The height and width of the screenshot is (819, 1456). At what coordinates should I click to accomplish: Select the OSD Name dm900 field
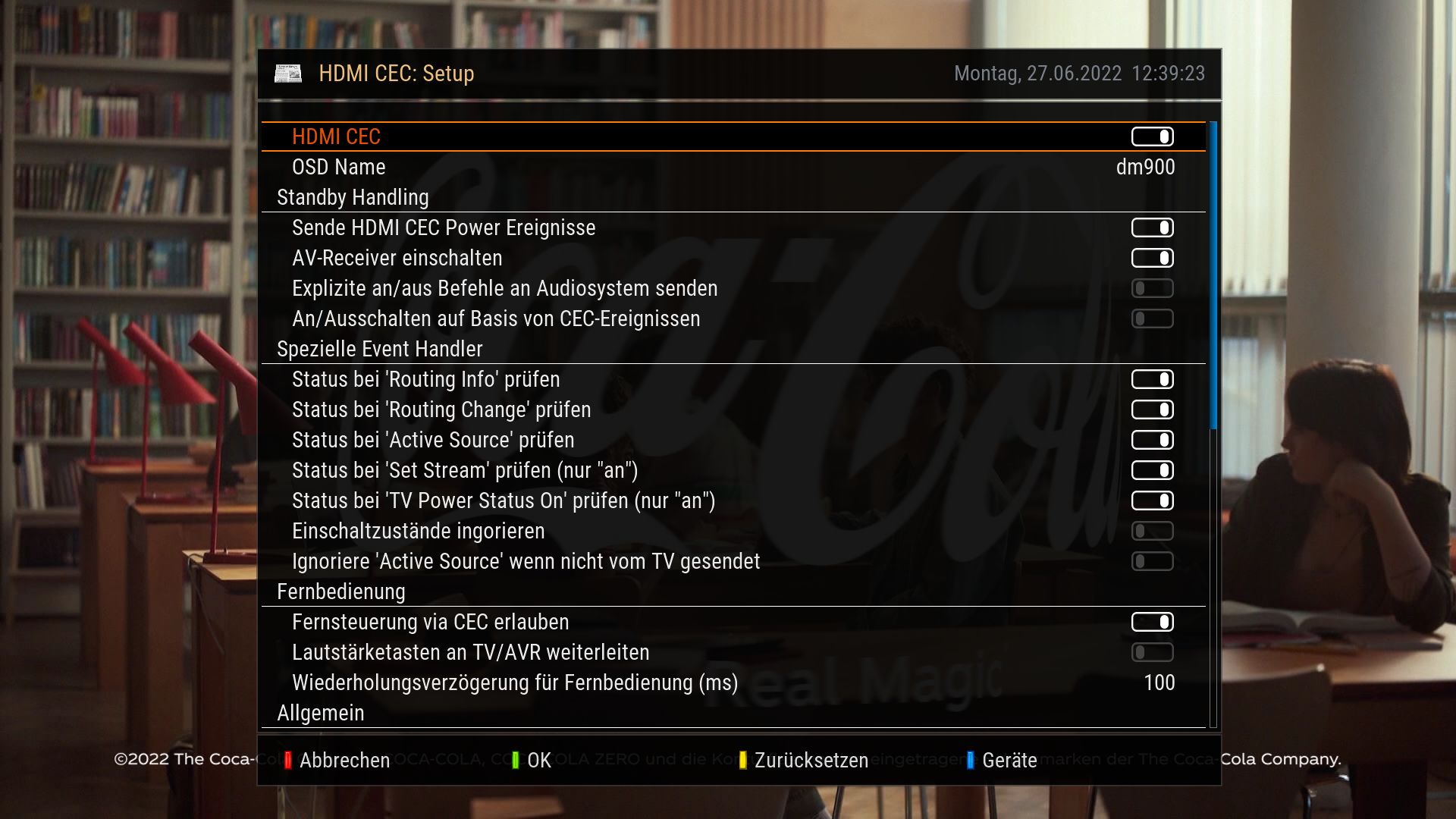coord(1144,167)
